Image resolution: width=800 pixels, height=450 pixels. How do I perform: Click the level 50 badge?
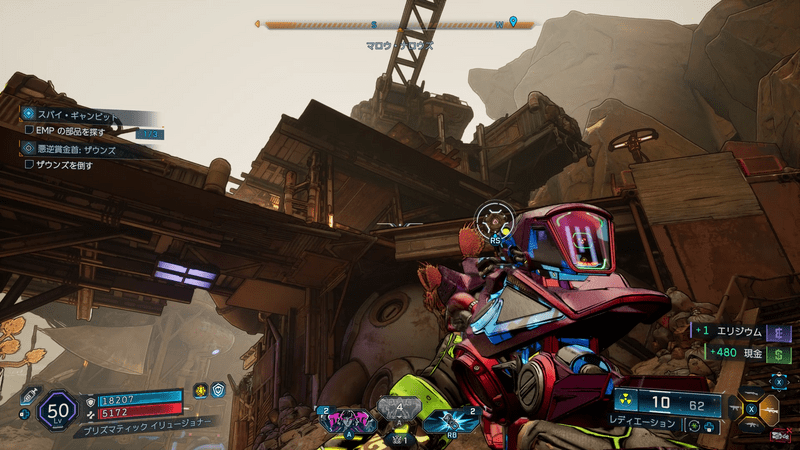point(57,408)
